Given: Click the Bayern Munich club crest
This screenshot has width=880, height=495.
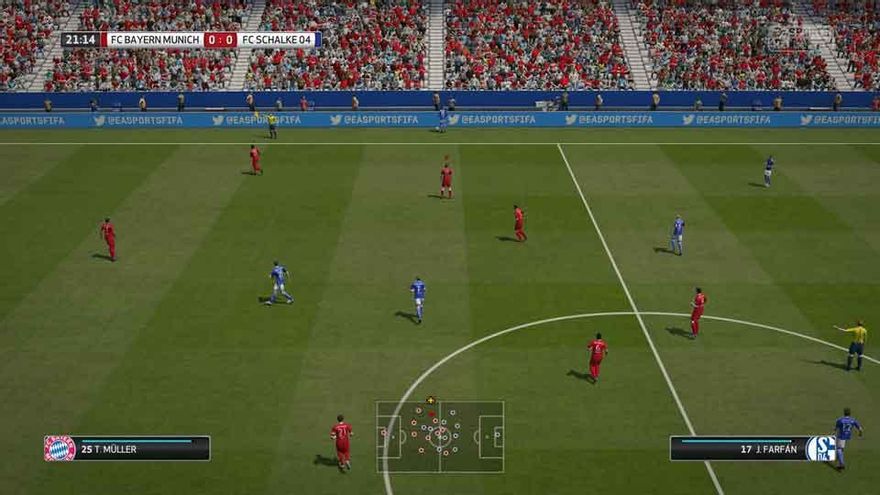Looking at the screenshot, I should pyautogui.click(x=59, y=448).
